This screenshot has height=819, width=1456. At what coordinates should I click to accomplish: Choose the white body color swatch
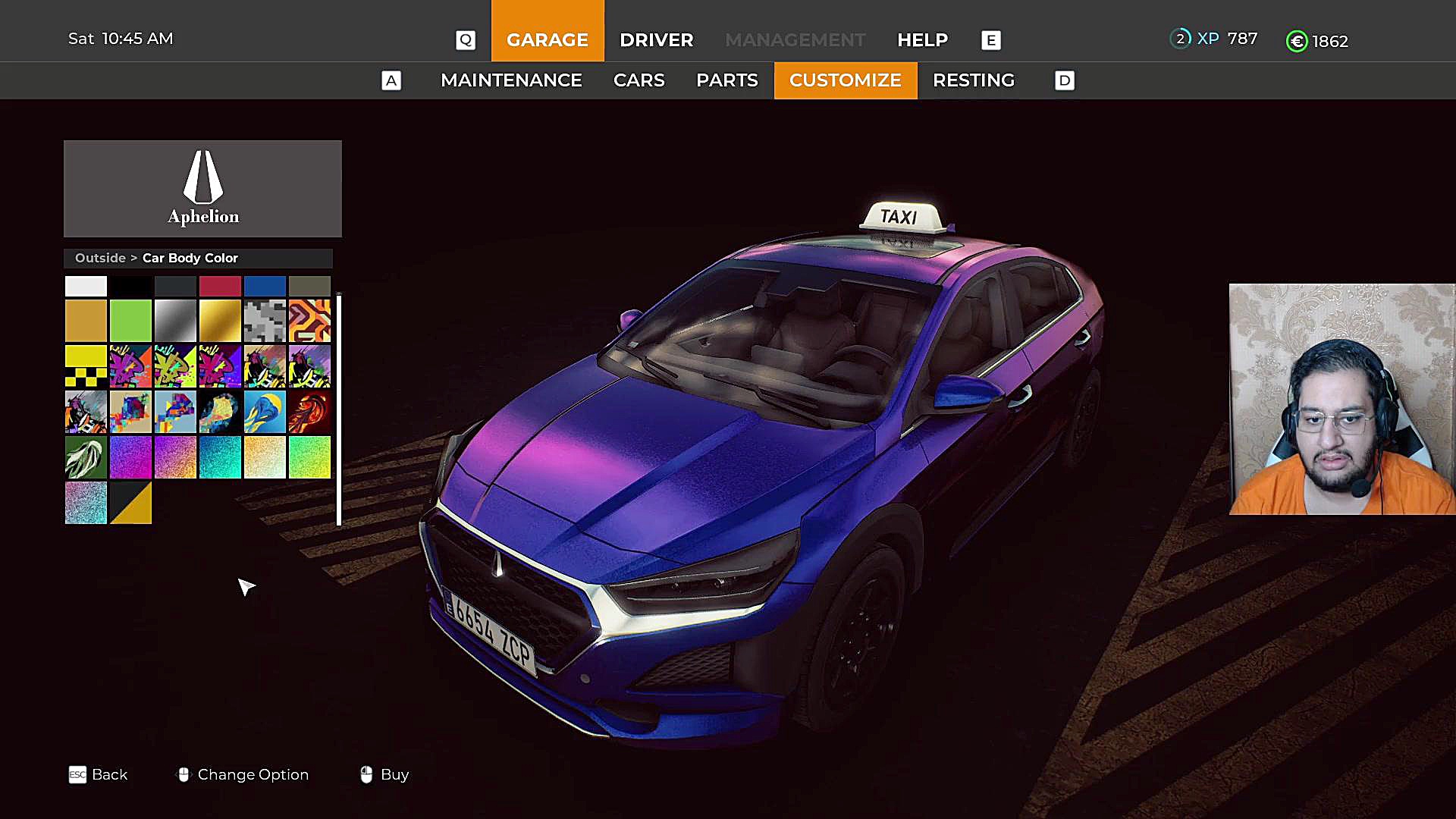pos(86,286)
